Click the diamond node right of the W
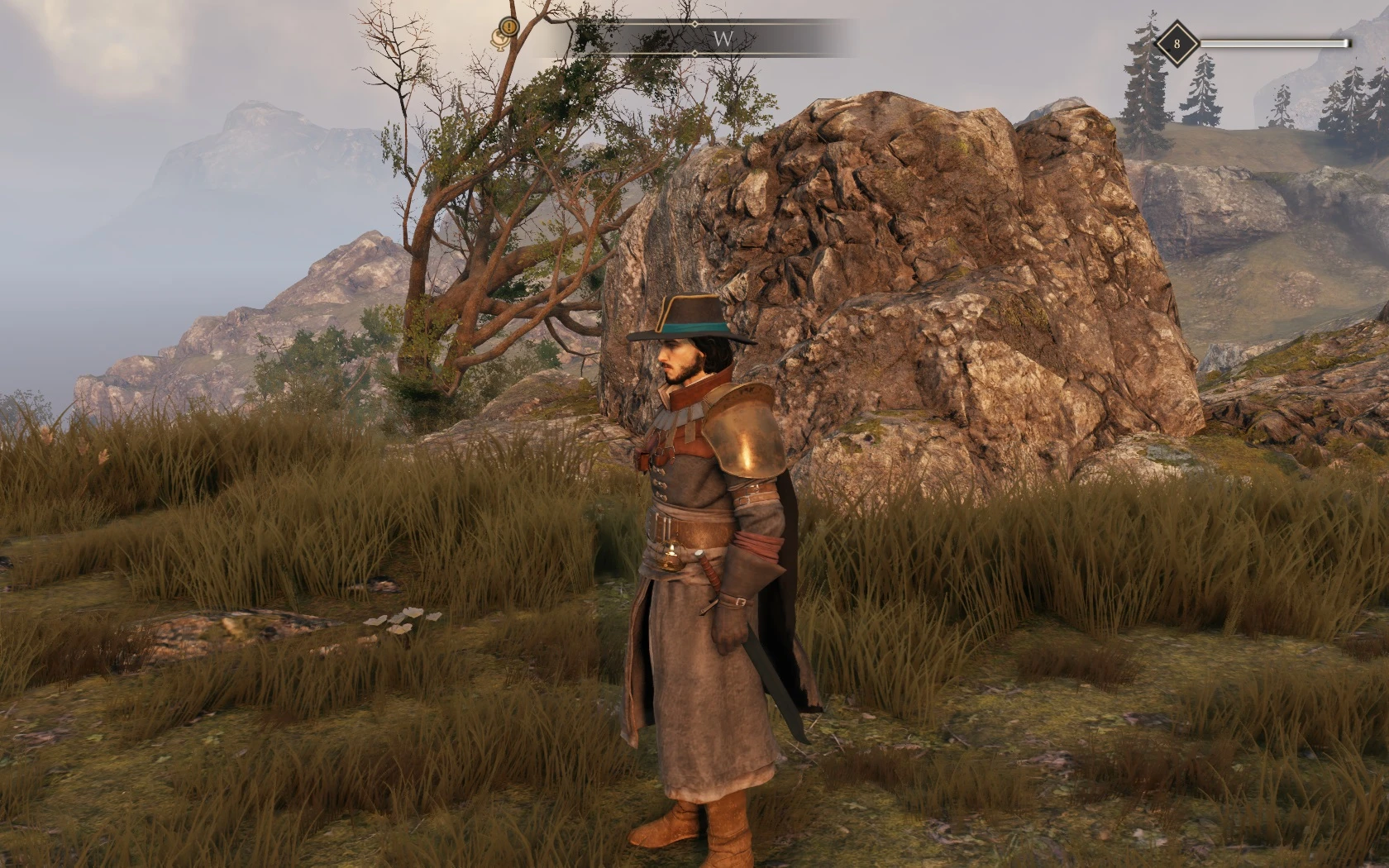The image size is (1389, 868). tap(695, 52)
